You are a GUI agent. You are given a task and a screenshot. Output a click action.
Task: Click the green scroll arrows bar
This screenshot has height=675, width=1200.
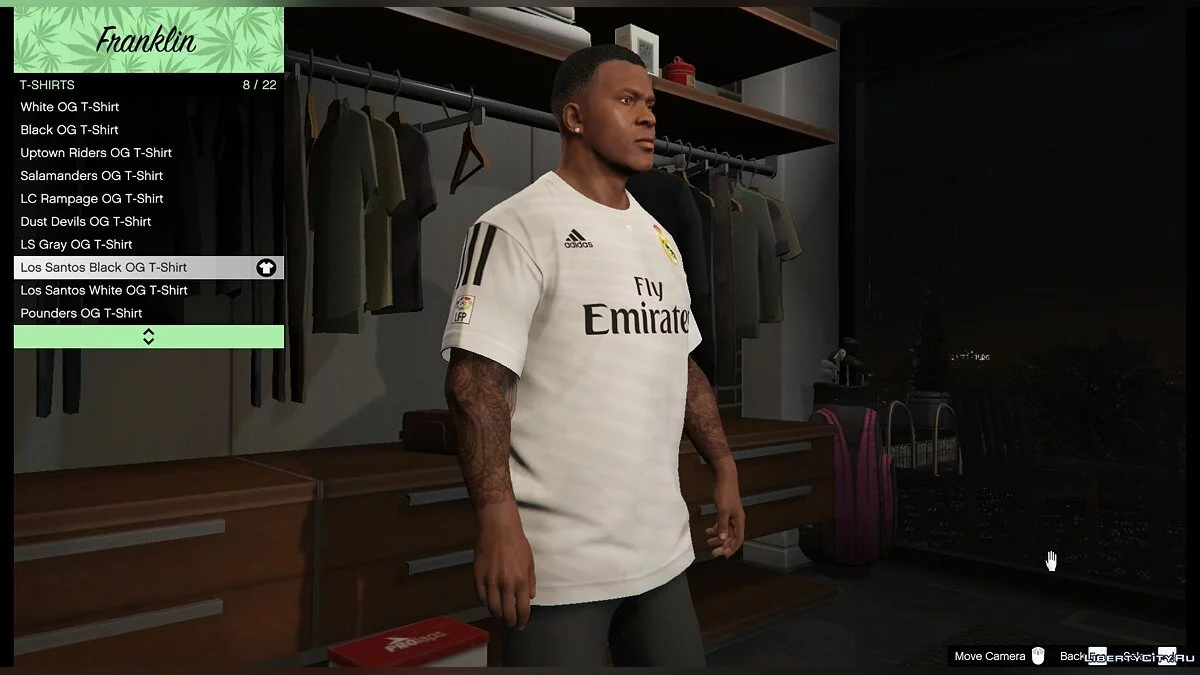148,337
